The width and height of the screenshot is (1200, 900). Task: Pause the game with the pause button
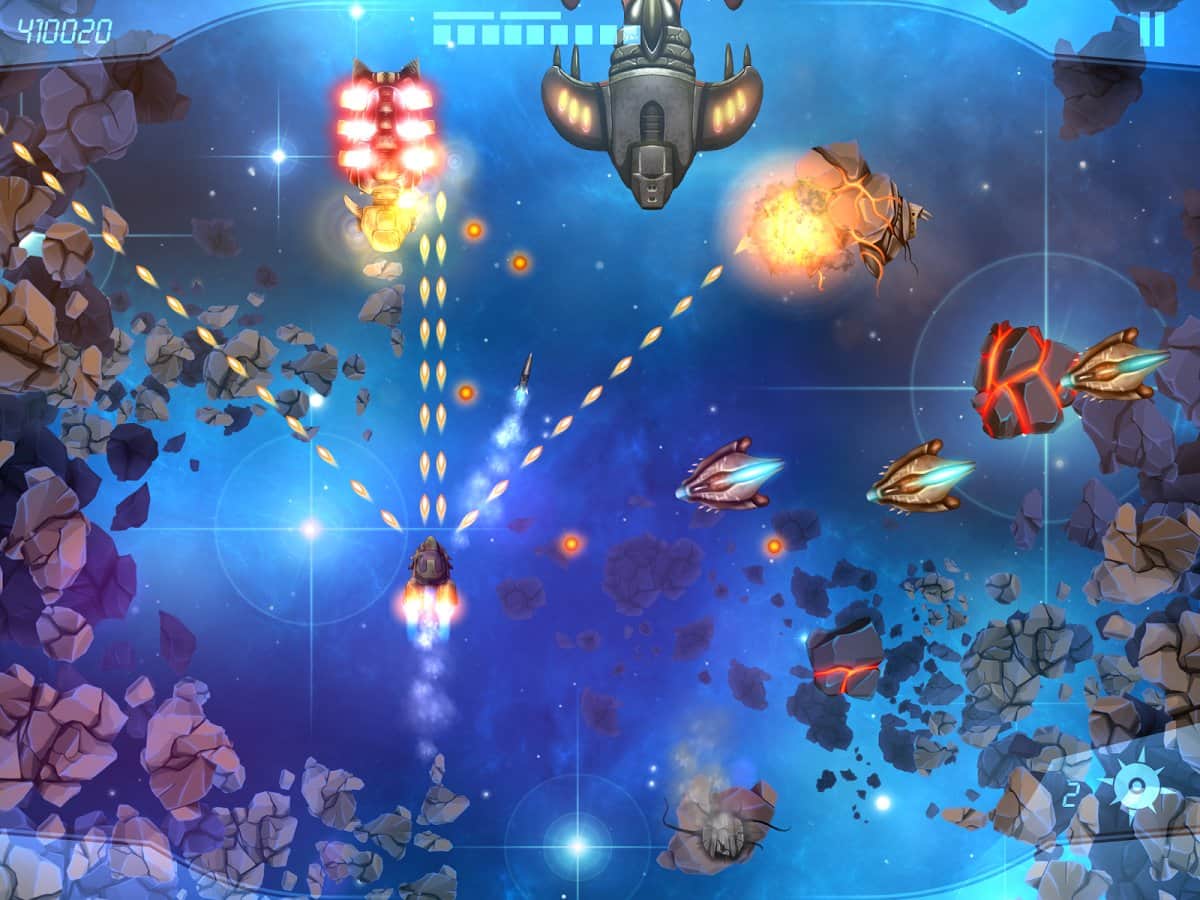pyautogui.click(x=1151, y=29)
